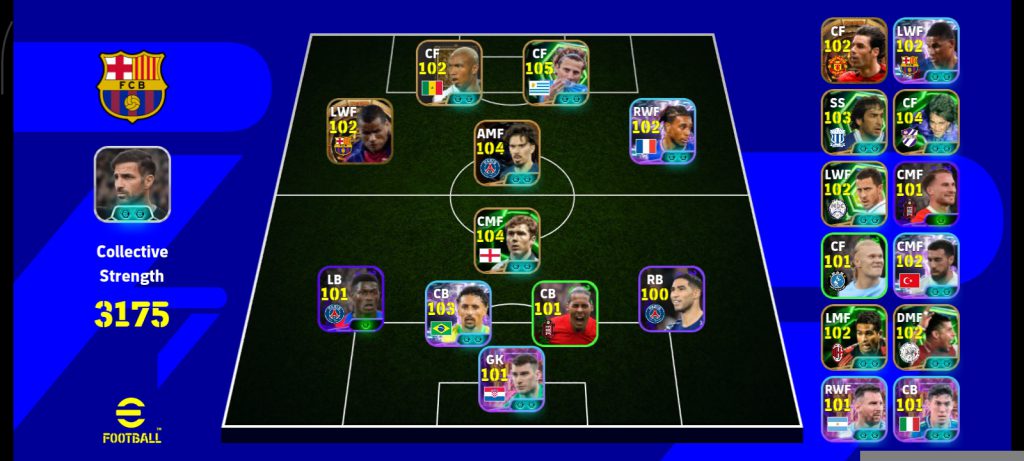
Task: Open the manager portrait card
Action: 132,184
